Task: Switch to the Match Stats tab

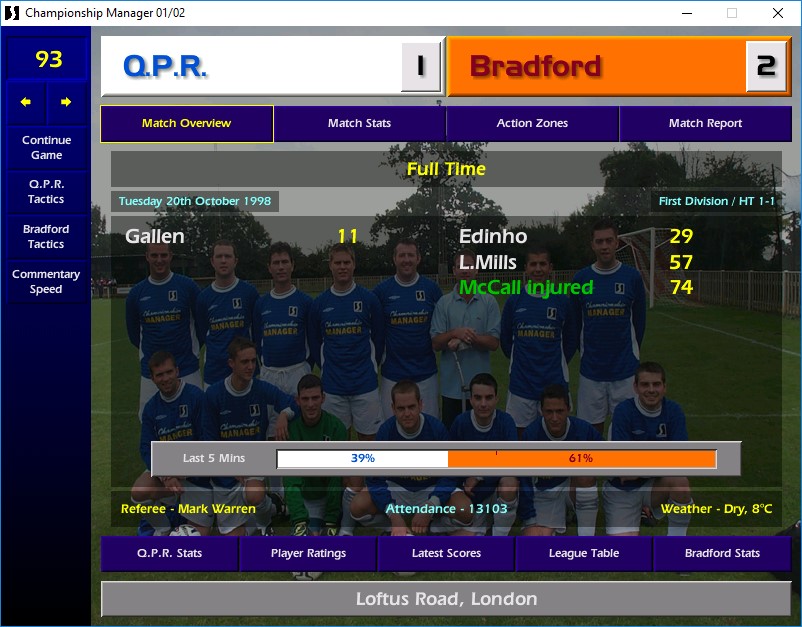Action: (x=359, y=124)
